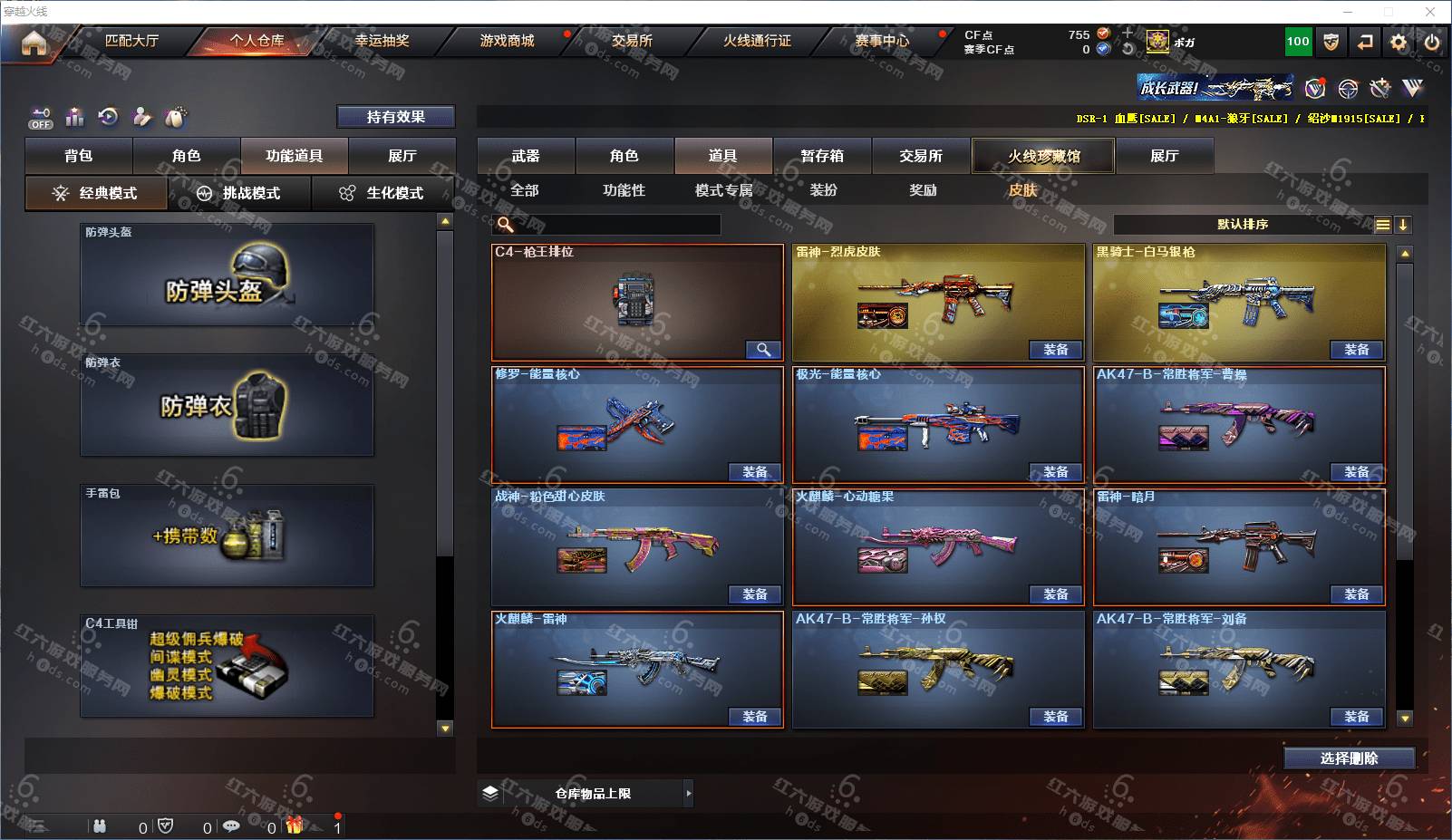Choose the 手雷包 item card

[227, 536]
